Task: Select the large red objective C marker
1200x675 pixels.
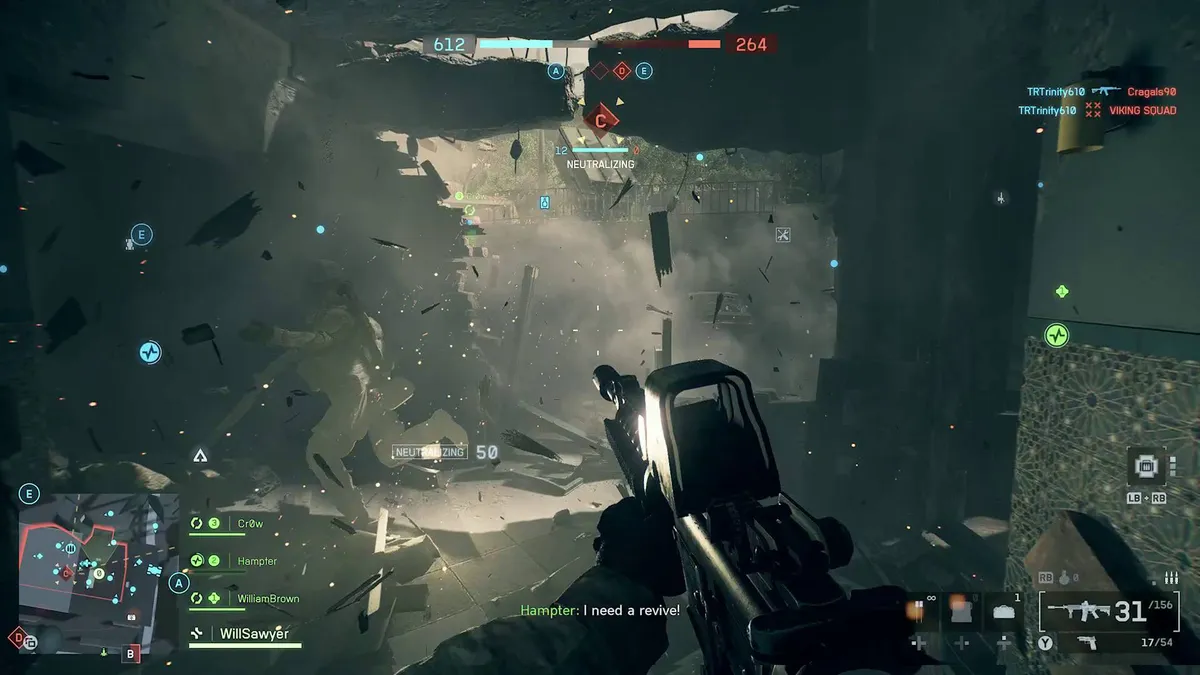Action: [601, 120]
